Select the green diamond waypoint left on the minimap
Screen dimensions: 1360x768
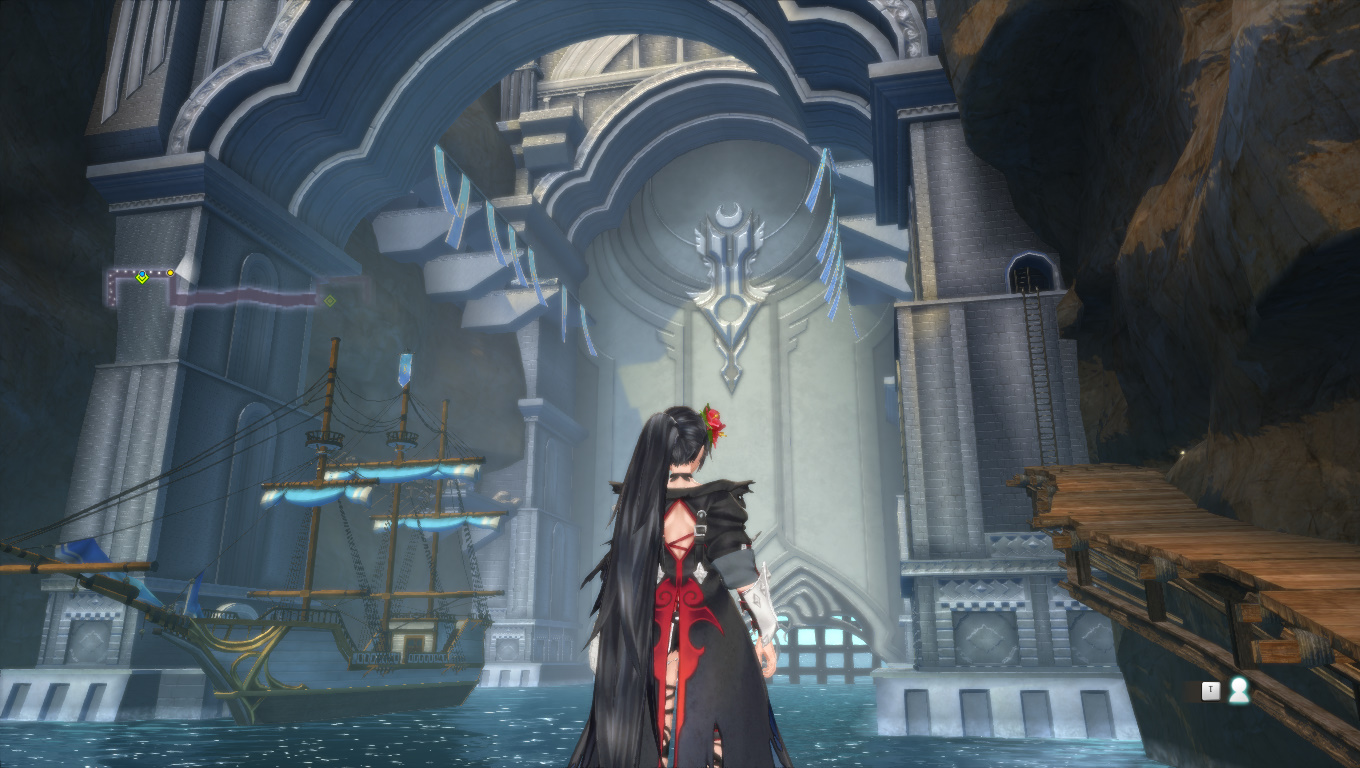click(142, 278)
